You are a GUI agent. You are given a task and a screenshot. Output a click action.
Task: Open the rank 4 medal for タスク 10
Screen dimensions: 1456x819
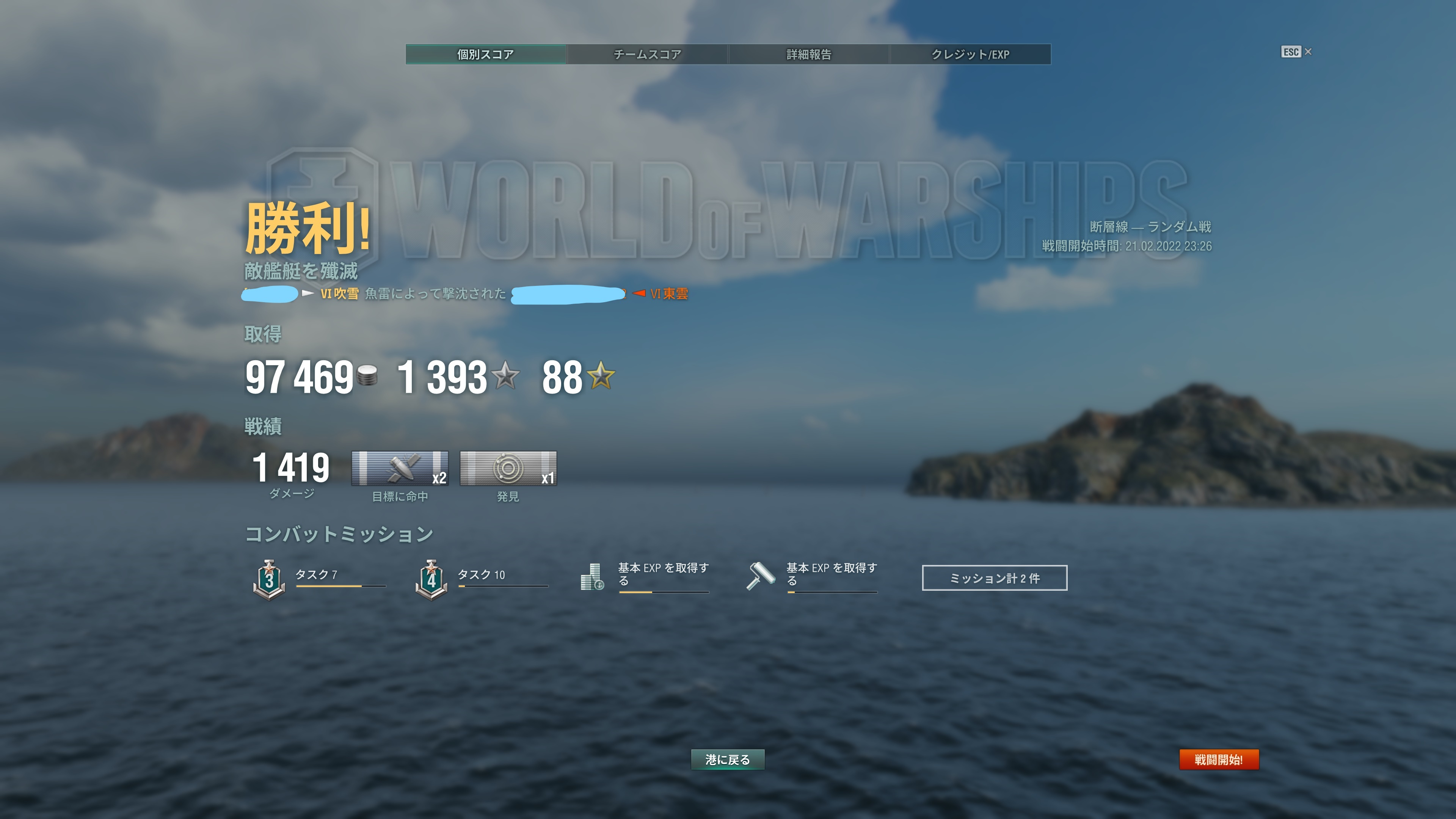coord(432,577)
